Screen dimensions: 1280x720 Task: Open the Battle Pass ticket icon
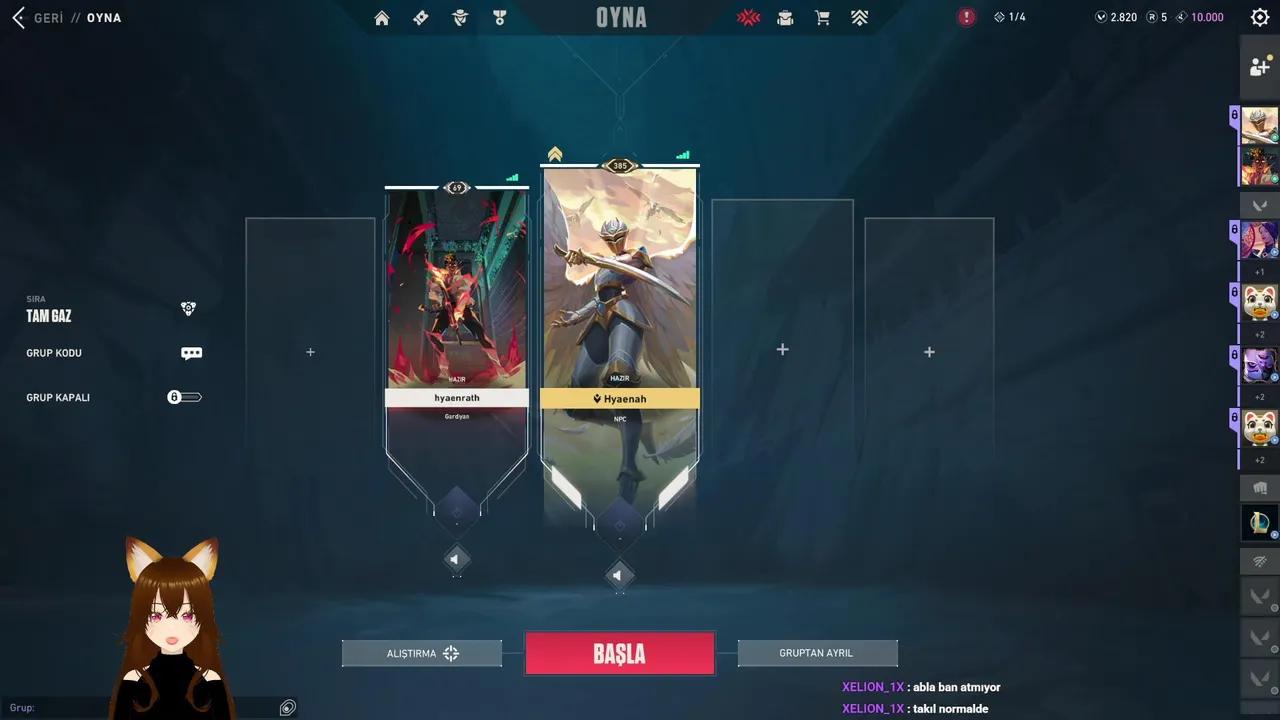[x=420, y=17]
